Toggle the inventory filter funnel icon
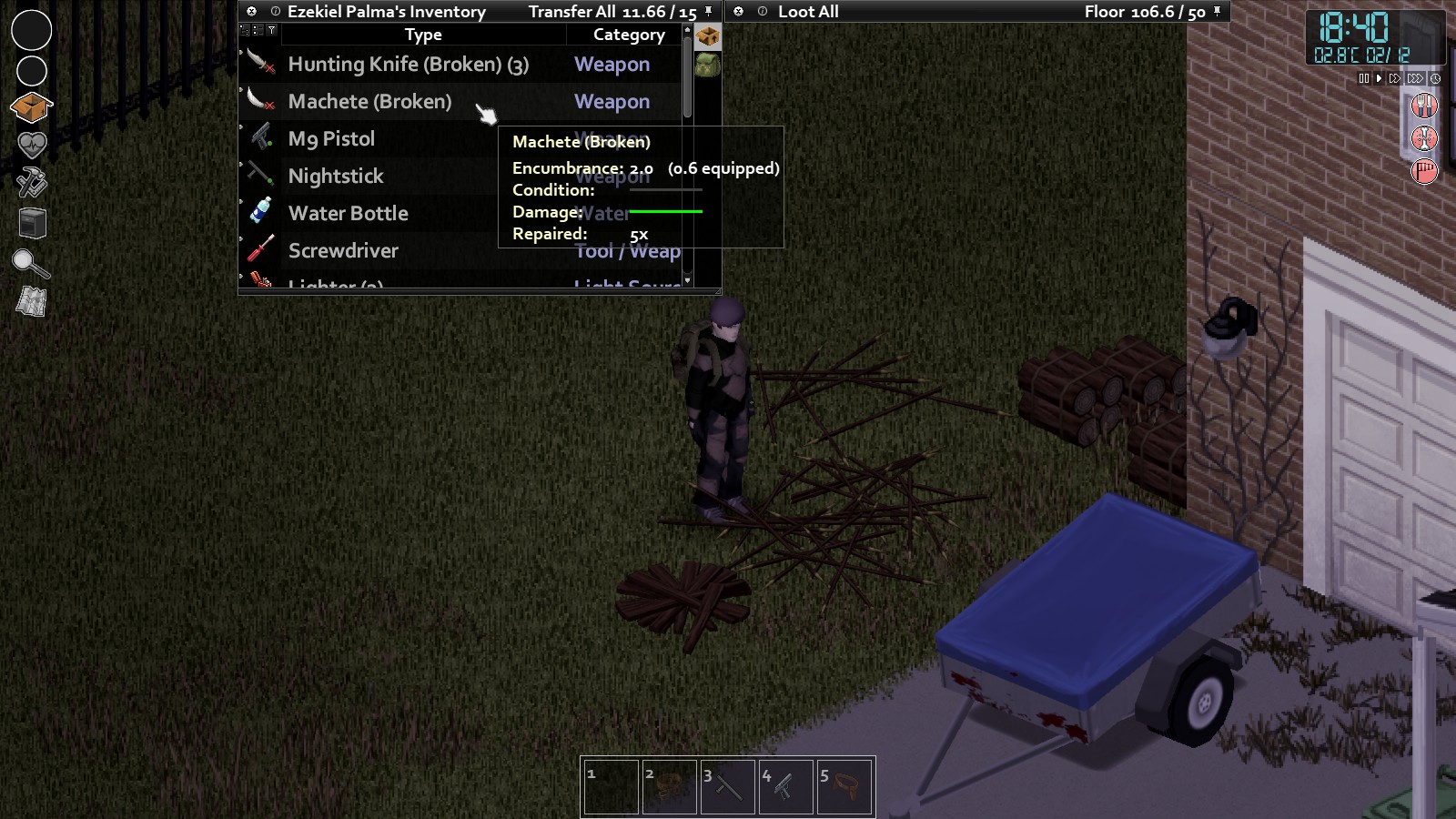Image resolution: width=1456 pixels, height=819 pixels. 271,29
